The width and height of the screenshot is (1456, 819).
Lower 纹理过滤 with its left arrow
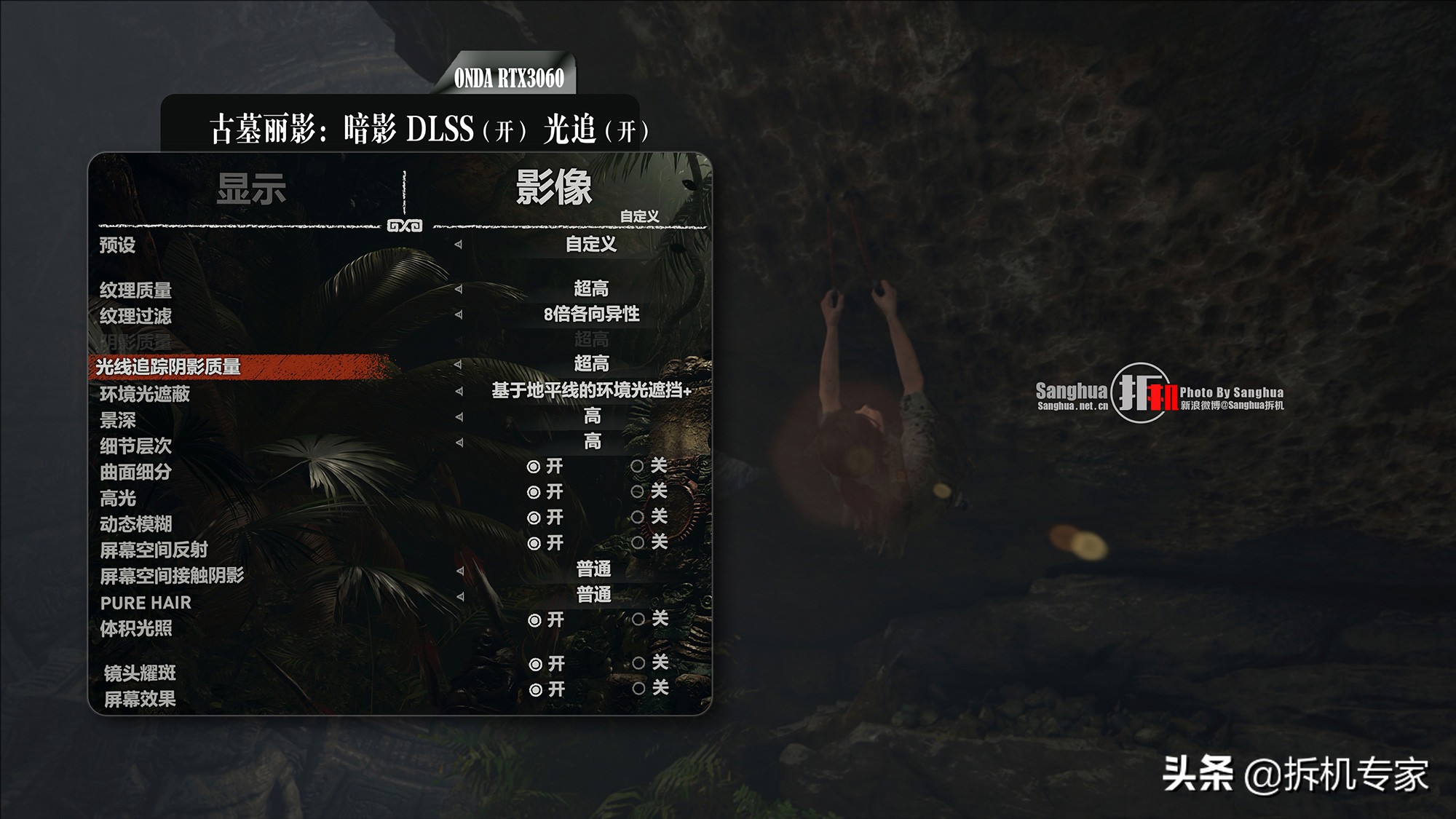coord(459,314)
